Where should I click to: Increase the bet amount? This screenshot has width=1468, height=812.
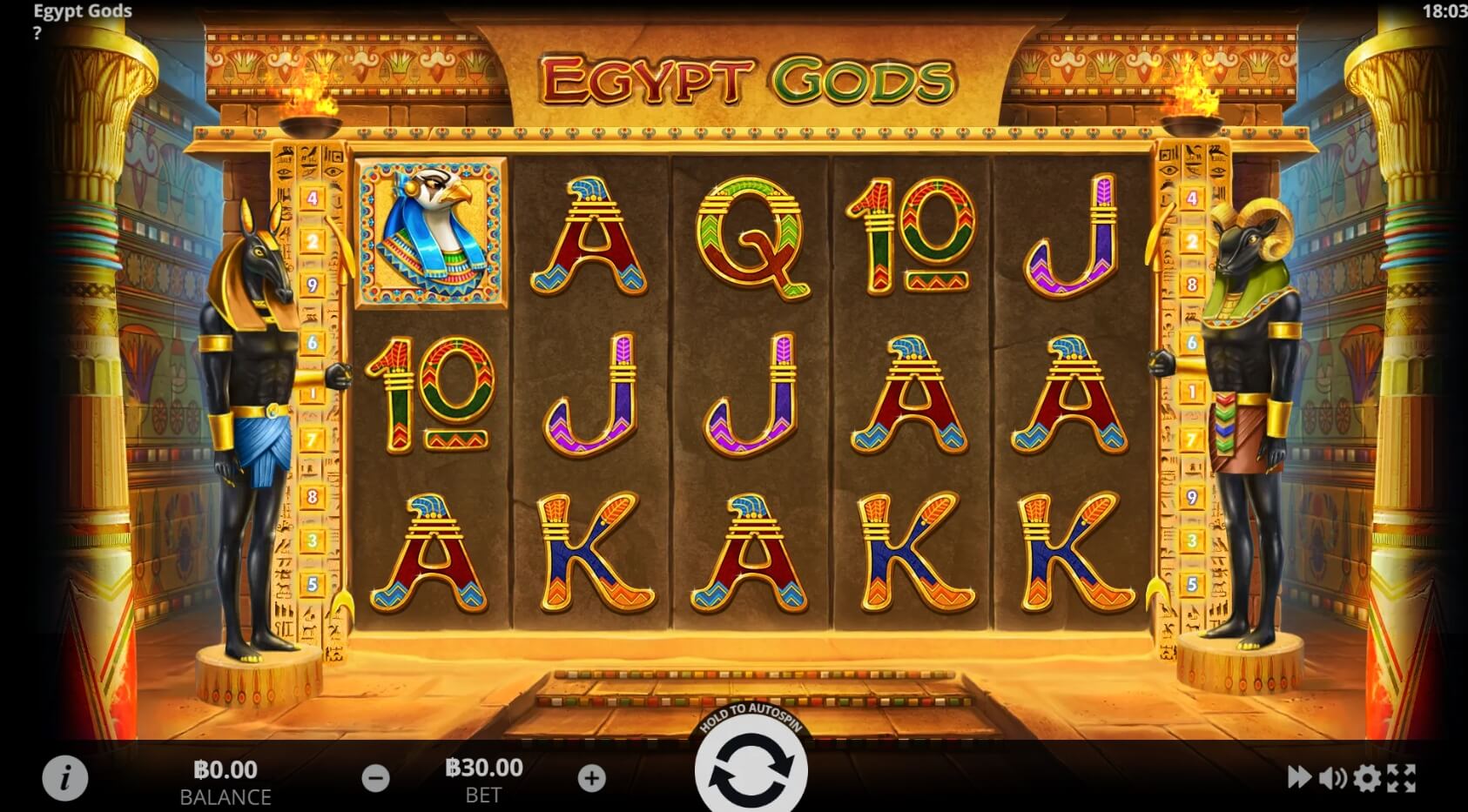click(x=592, y=778)
